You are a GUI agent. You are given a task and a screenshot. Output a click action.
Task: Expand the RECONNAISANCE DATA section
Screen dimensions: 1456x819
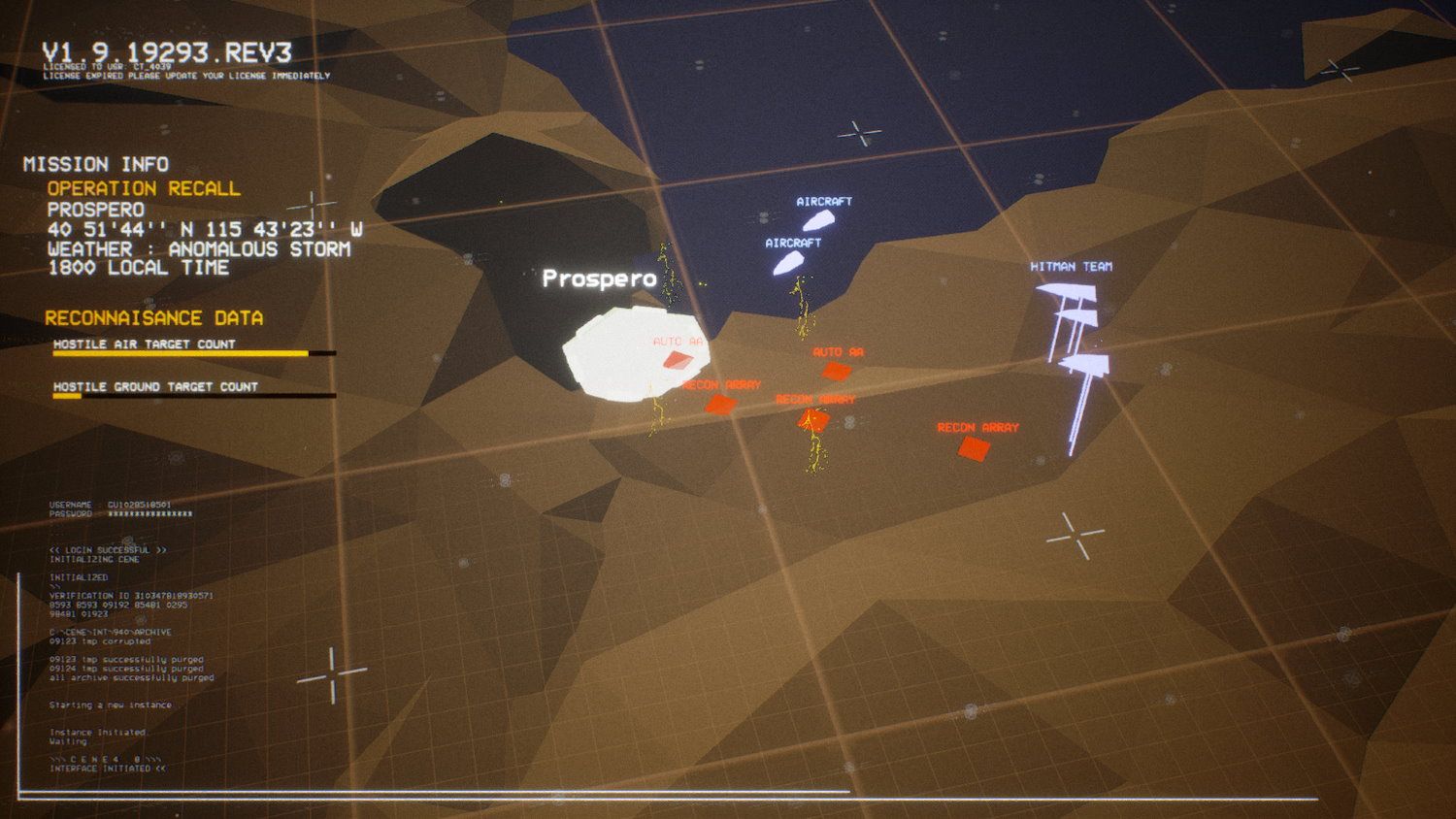point(155,317)
